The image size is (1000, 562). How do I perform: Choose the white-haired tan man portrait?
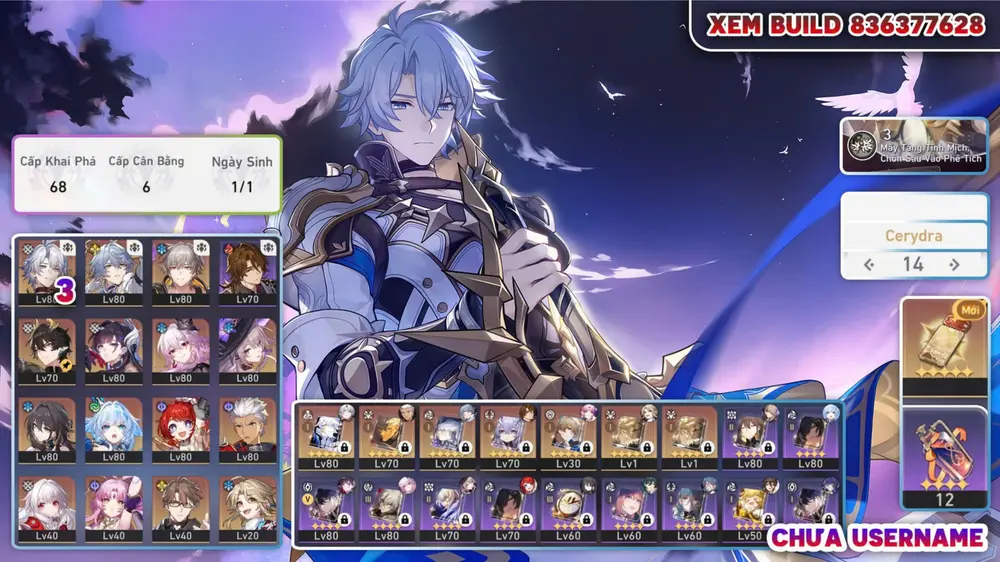click(x=247, y=425)
